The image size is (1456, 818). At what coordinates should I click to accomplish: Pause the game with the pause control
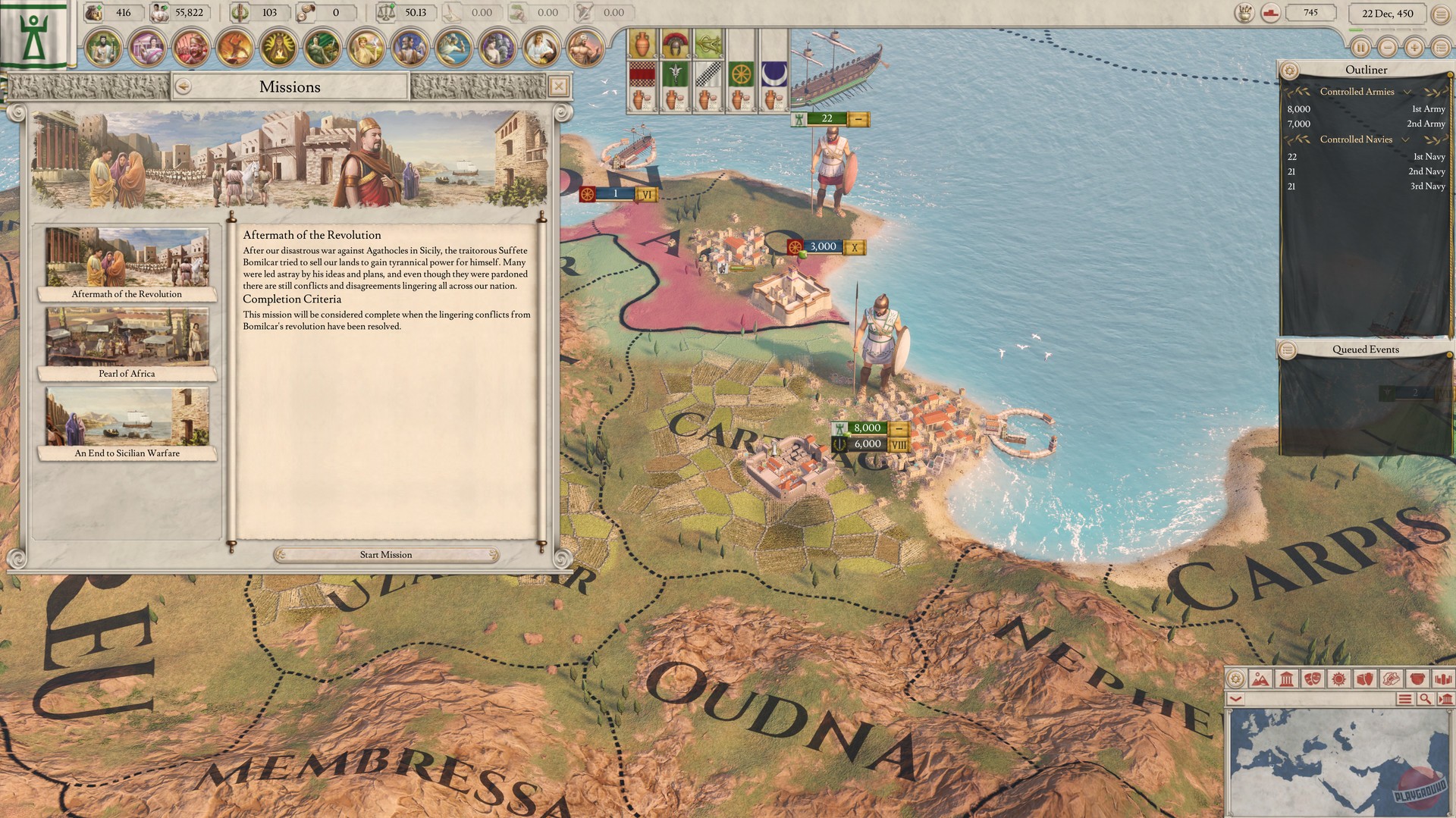(1361, 47)
